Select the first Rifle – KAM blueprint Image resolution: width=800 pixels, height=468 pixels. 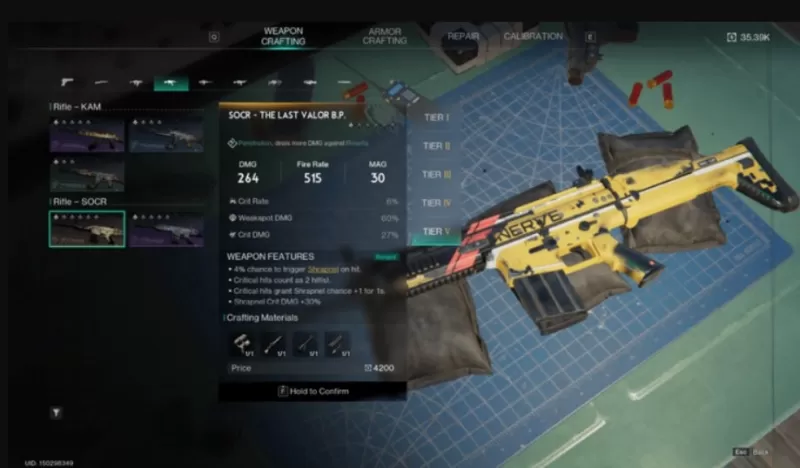click(x=87, y=135)
